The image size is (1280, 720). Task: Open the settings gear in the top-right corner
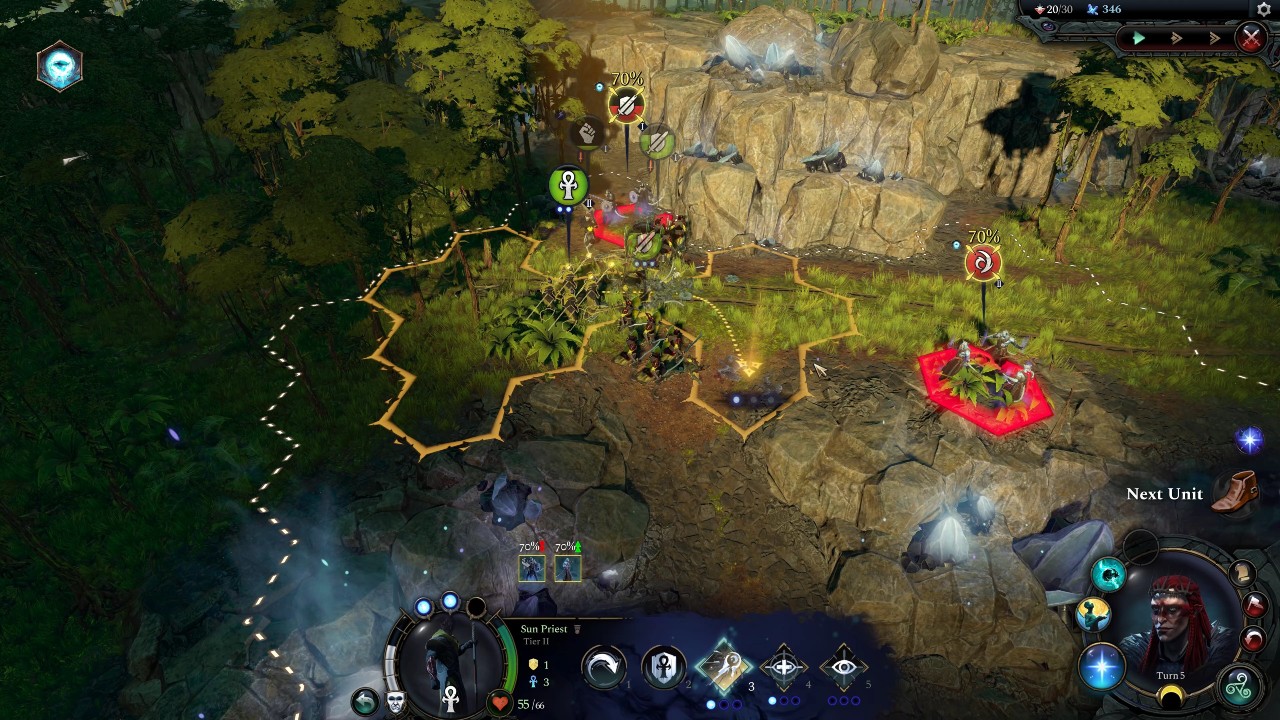[1263, 10]
